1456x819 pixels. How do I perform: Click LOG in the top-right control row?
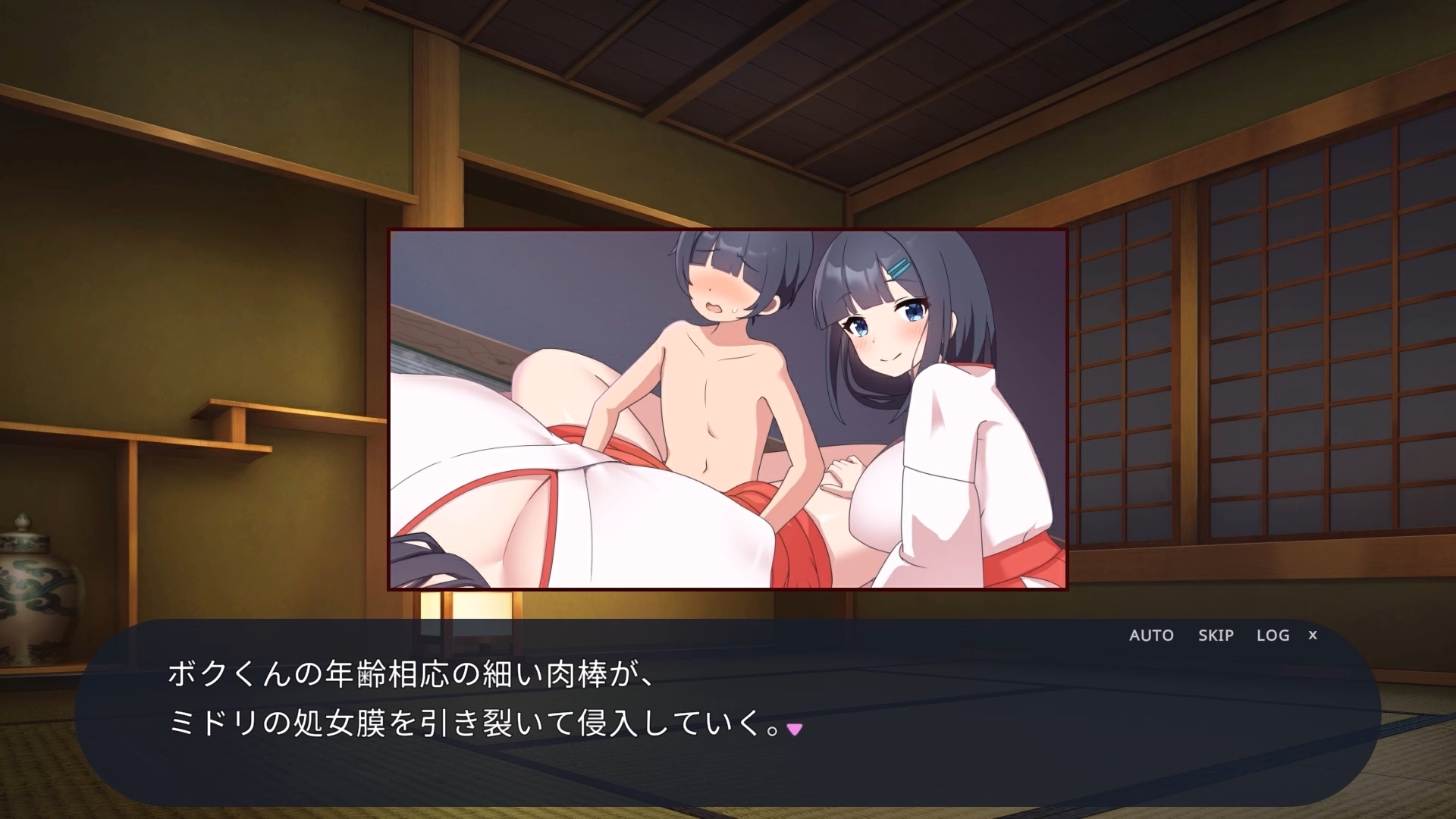click(1272, 636)
